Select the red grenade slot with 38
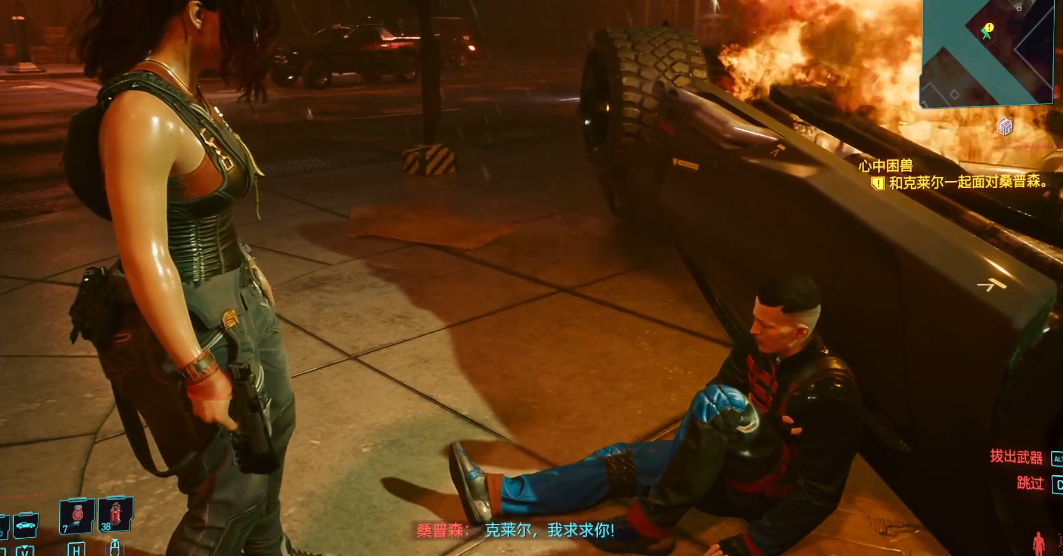The height and width of the screenshot is (556, 1063). [x=115, y=515]
